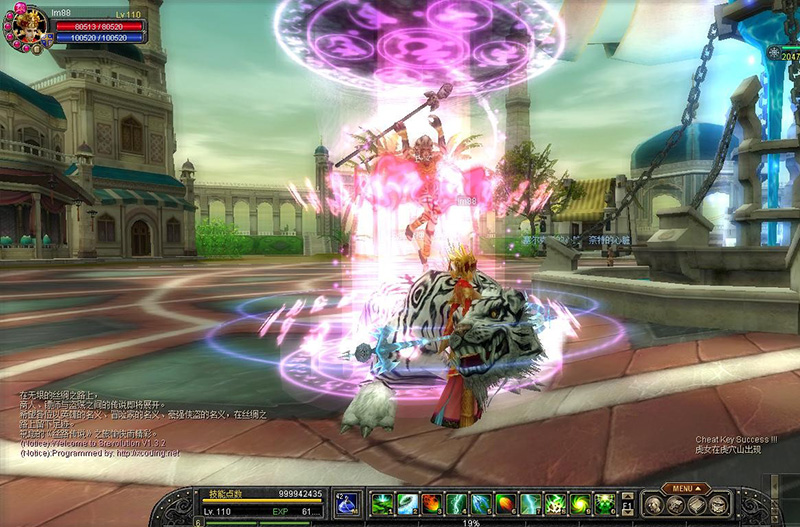The width and height of the screenshot is (800, 527).
Task: Click the pink emblem atop the portrait frame
Action: click(x=18, y=8)
